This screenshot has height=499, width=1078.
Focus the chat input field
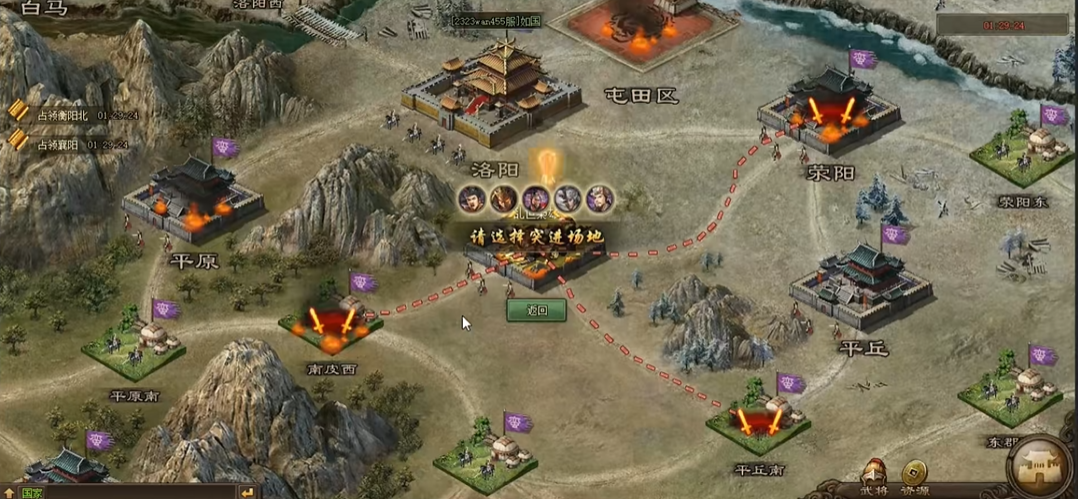pos(140,492)
